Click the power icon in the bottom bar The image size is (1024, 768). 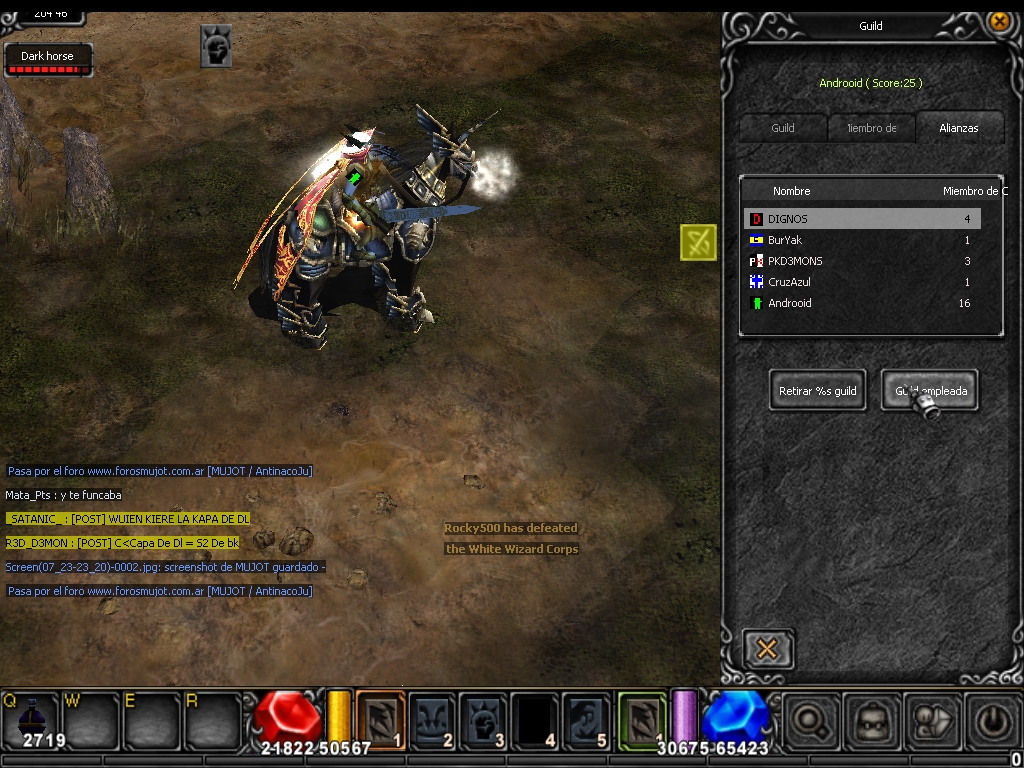[x=991, y=720]
